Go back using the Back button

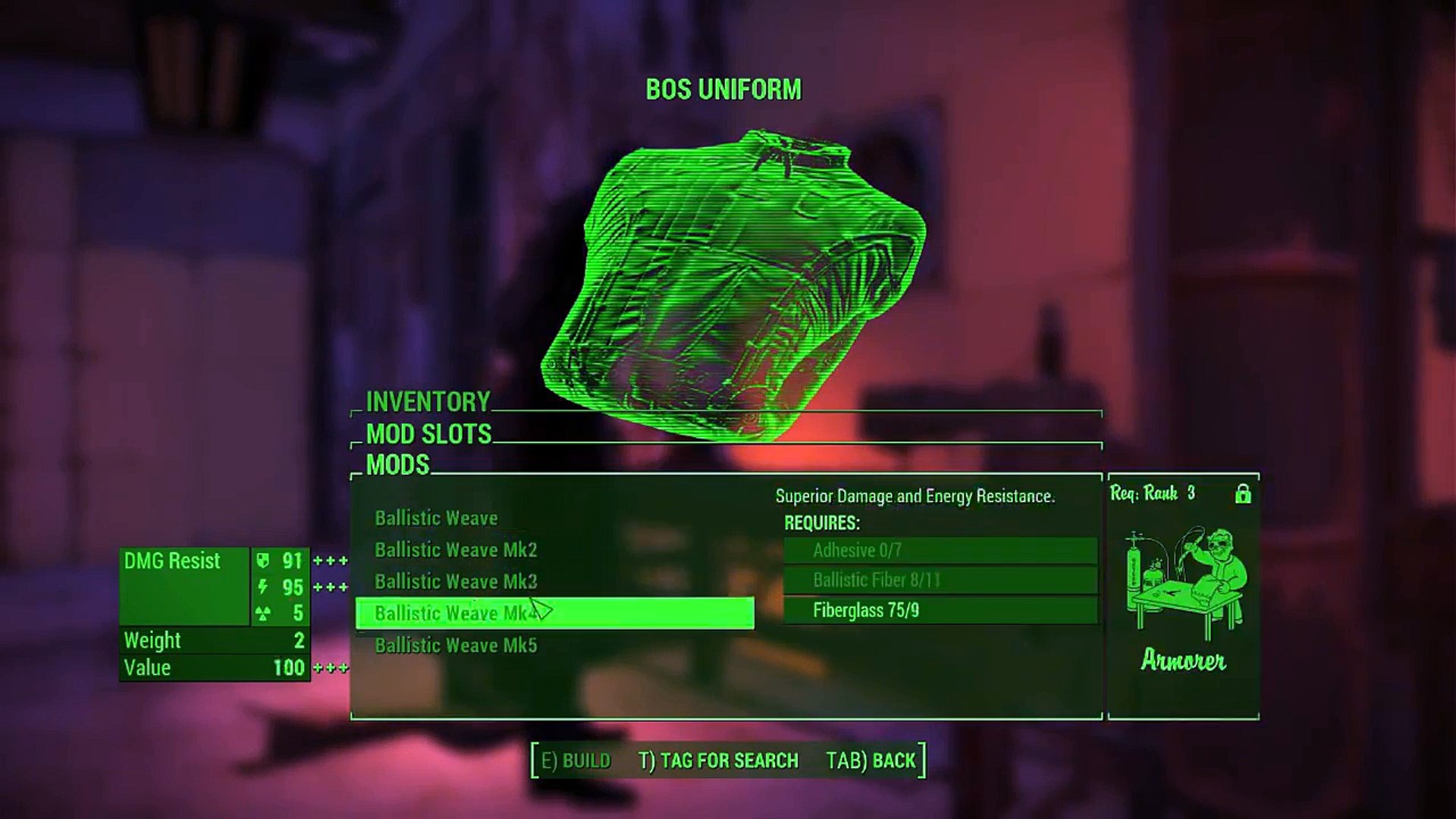click(x=871, y=761)
